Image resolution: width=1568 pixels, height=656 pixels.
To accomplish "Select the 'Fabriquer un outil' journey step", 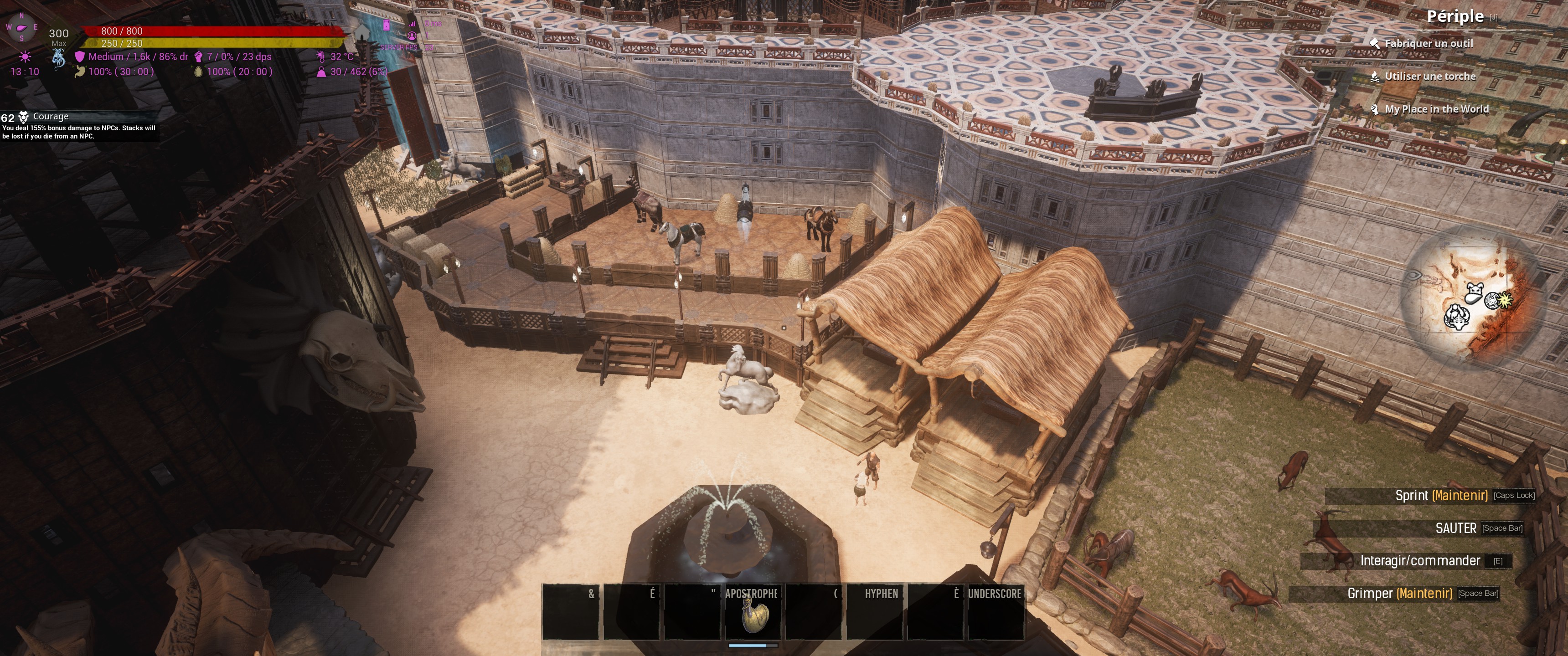I will pyautogui.click(x=1428, y=44).
